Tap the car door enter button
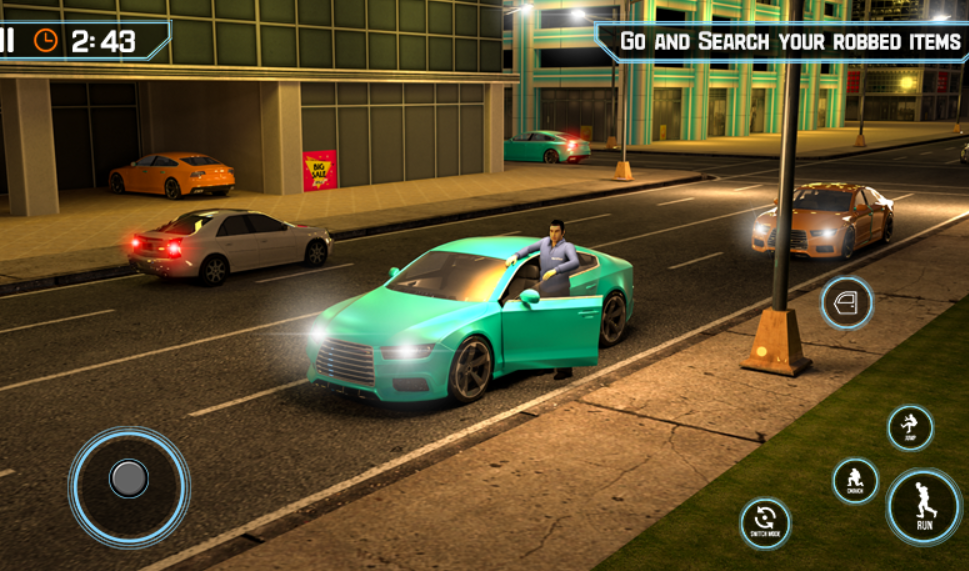 (x=847, y=303)
